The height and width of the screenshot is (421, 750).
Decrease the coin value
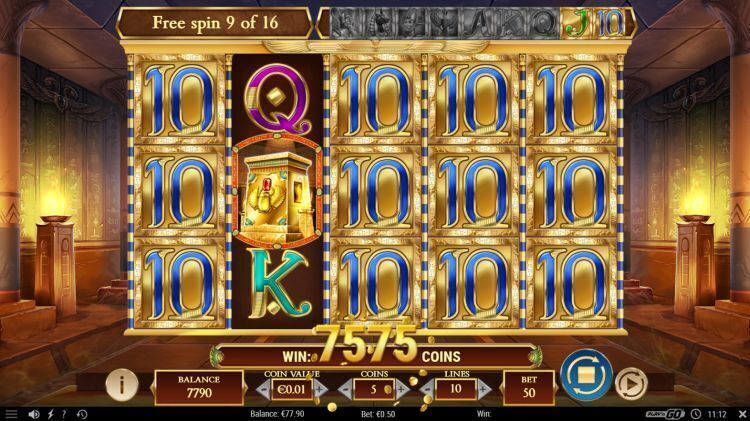coord(261,387)
